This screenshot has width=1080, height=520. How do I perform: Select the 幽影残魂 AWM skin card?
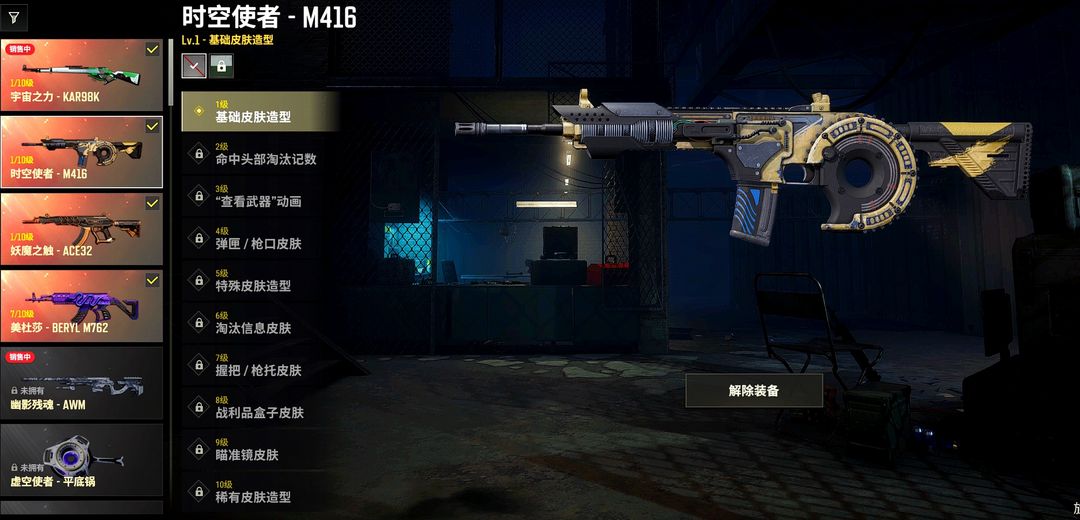point(82,382)
